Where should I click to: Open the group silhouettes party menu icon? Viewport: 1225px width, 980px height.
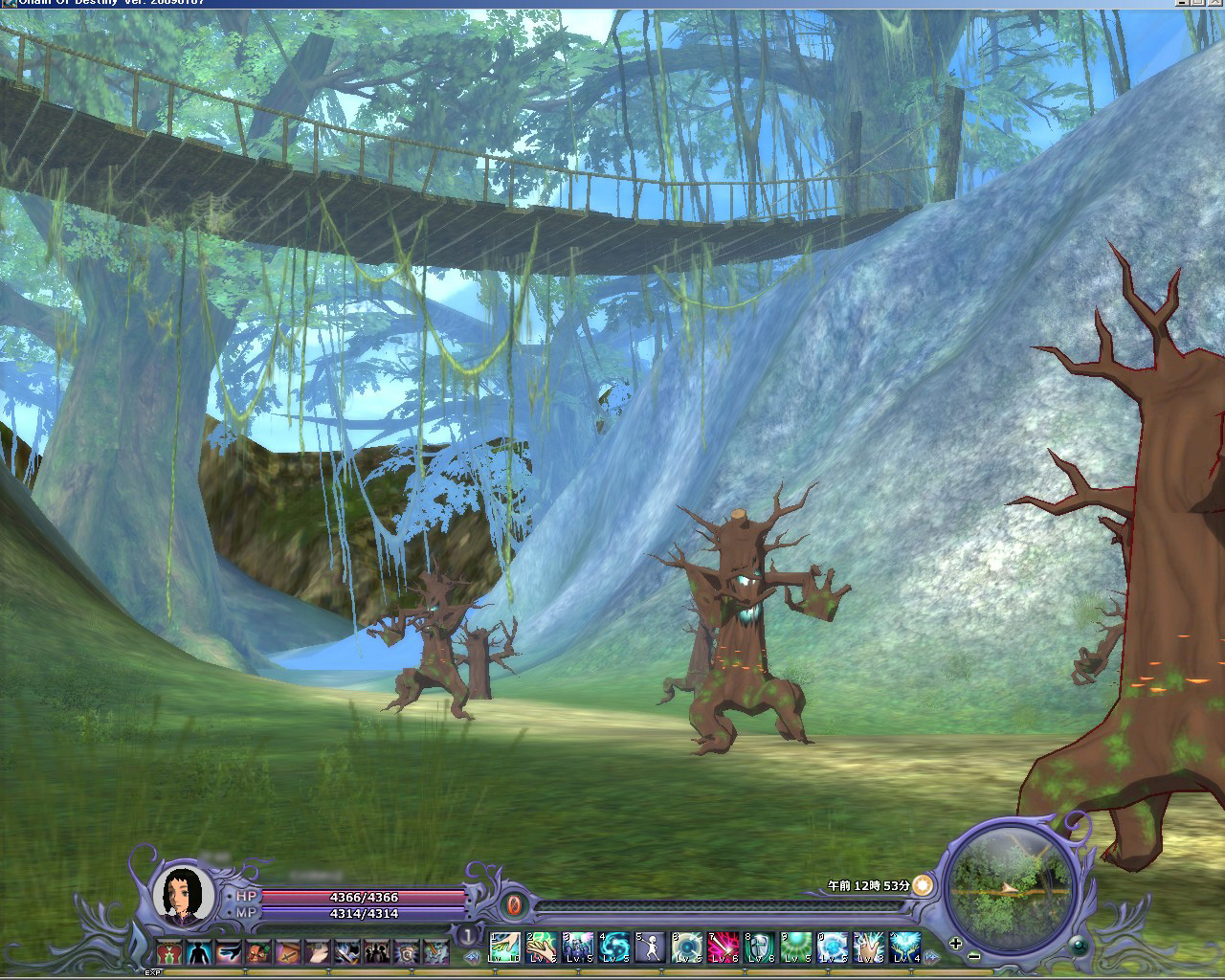(x=376, y=952)
